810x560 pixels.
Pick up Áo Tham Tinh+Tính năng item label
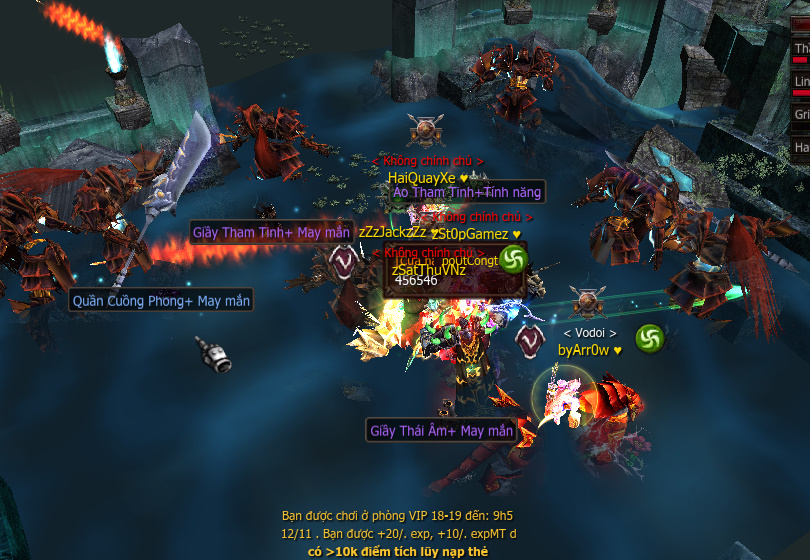point(466,192)
